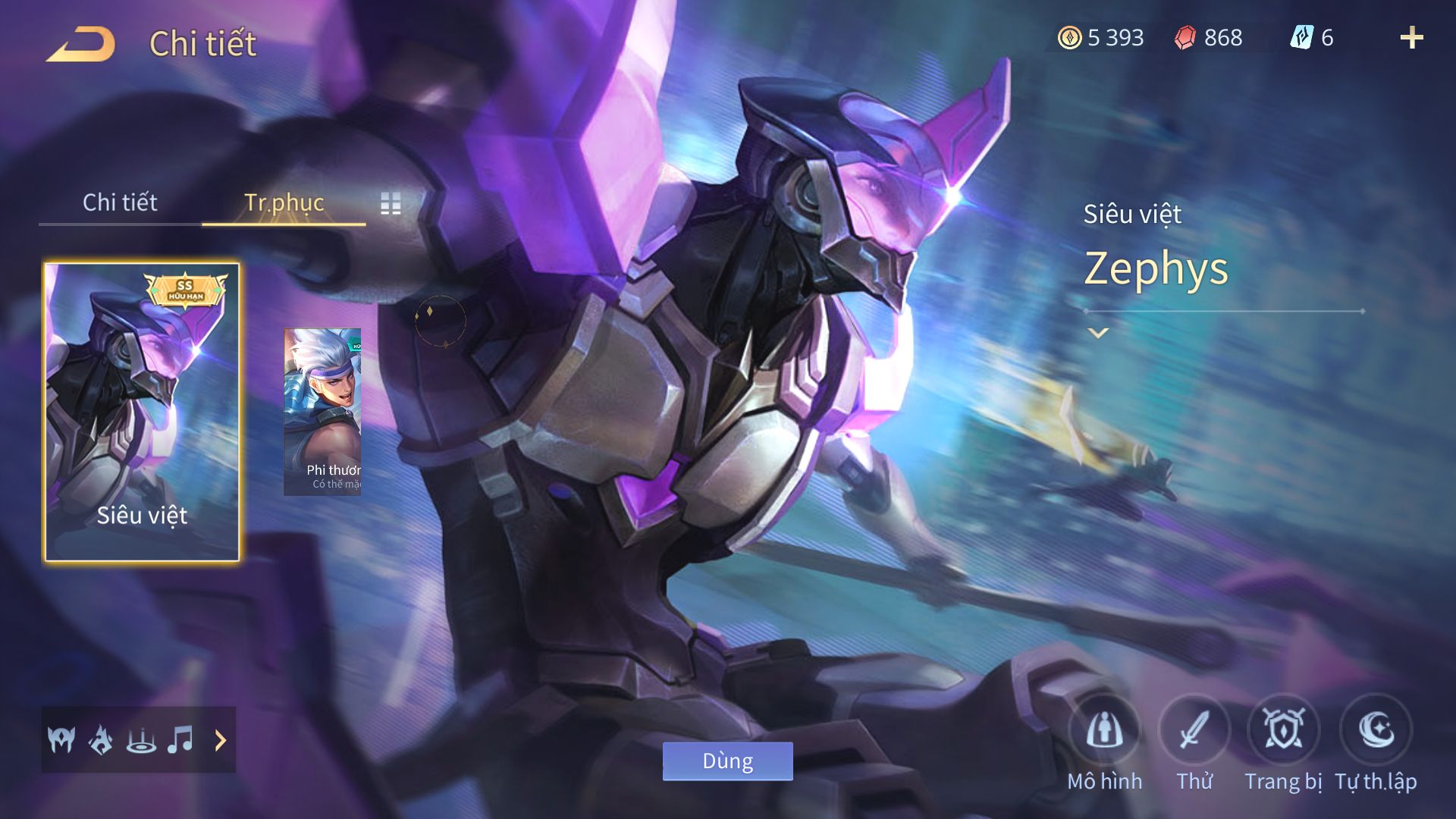Choose the Phi thương skin thumbnail
This screenshot has height=819, width=1456.
click(322, 412)
